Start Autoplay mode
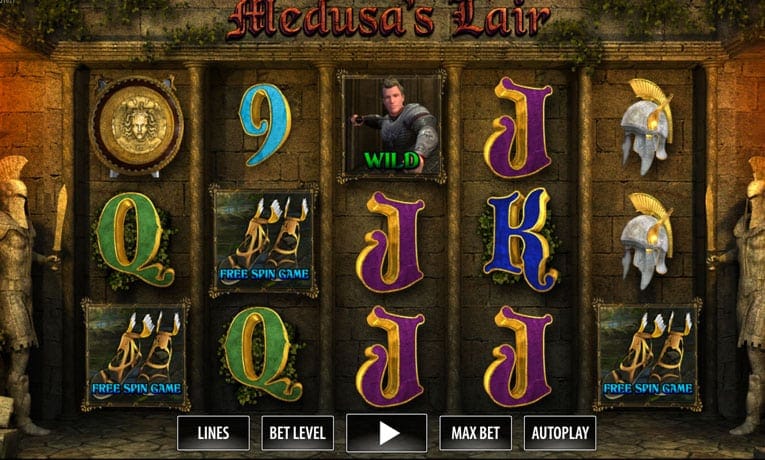Viewport: 765px width, 460px height. coord(559,433)
